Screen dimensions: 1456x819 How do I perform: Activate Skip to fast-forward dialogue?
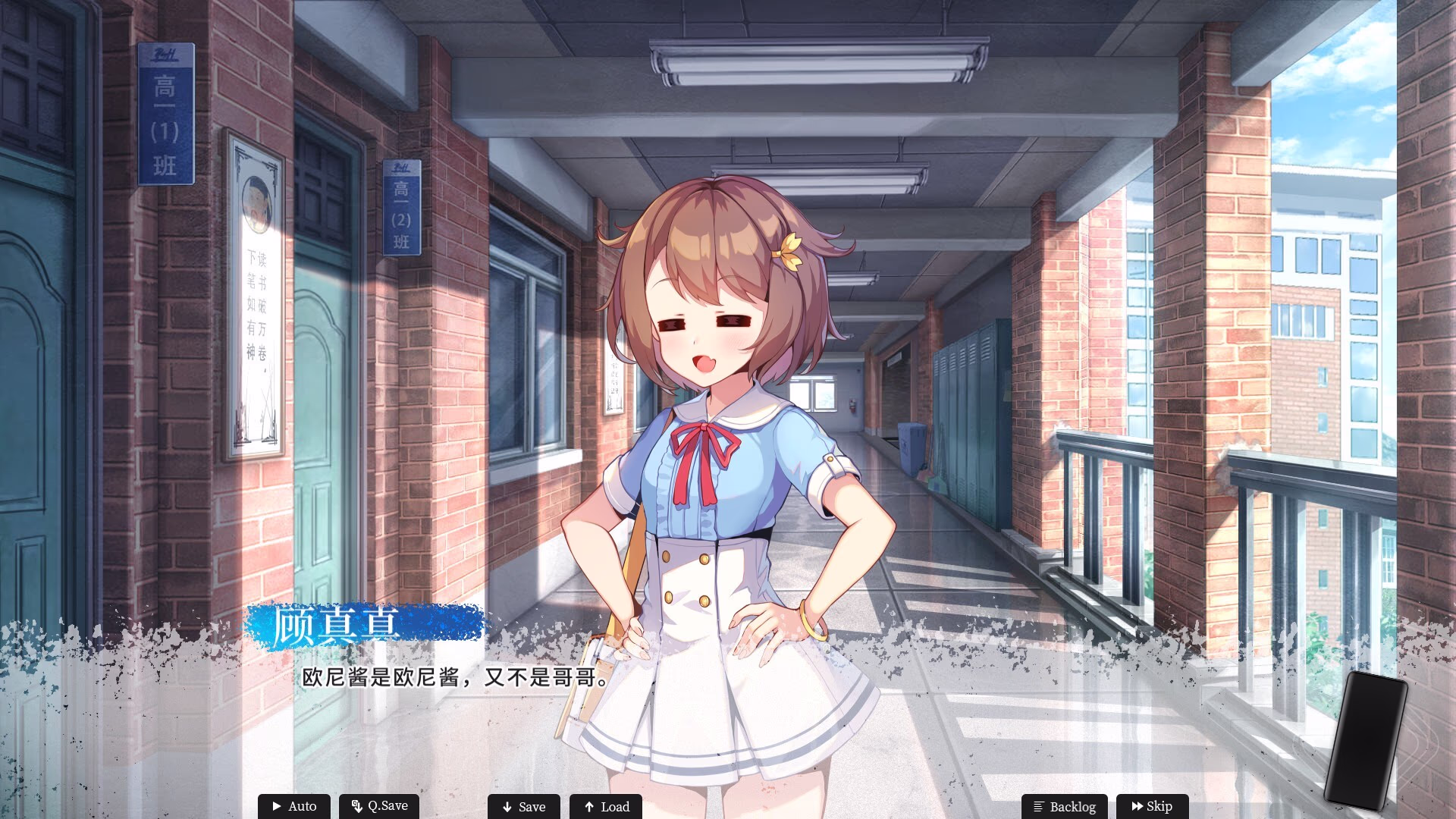(x=1151, y=806)
